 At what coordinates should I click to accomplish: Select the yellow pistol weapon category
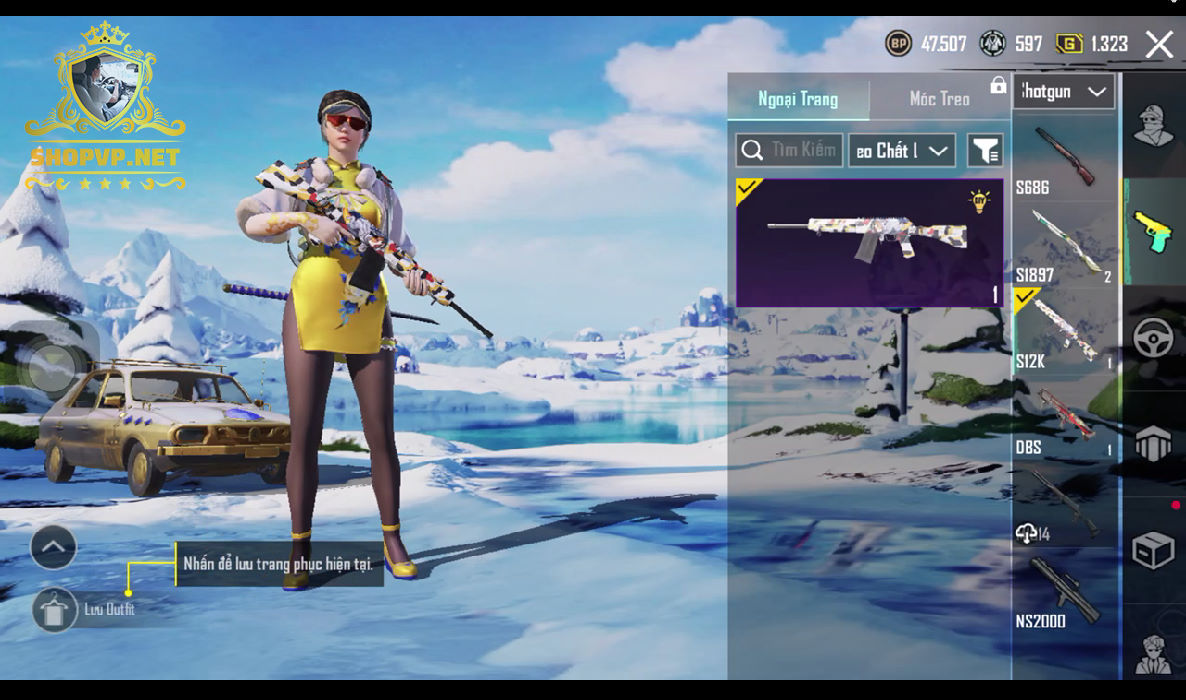[x=1153, y=232]
